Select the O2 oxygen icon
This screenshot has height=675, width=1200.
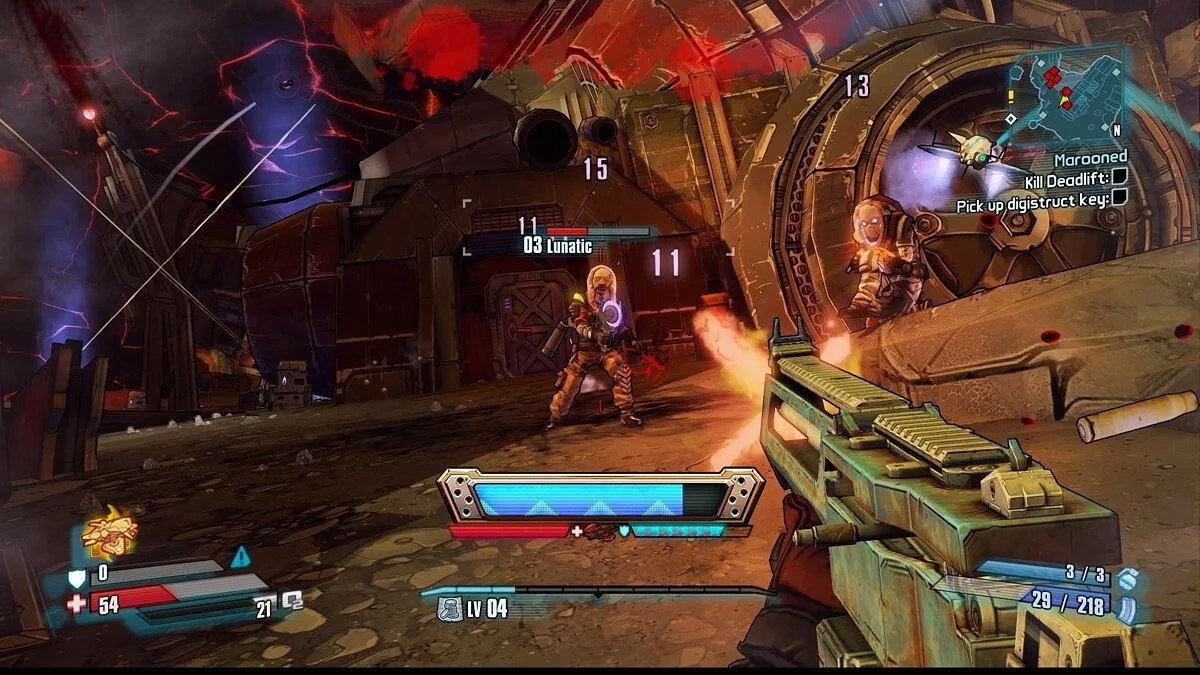click(293, 601)
